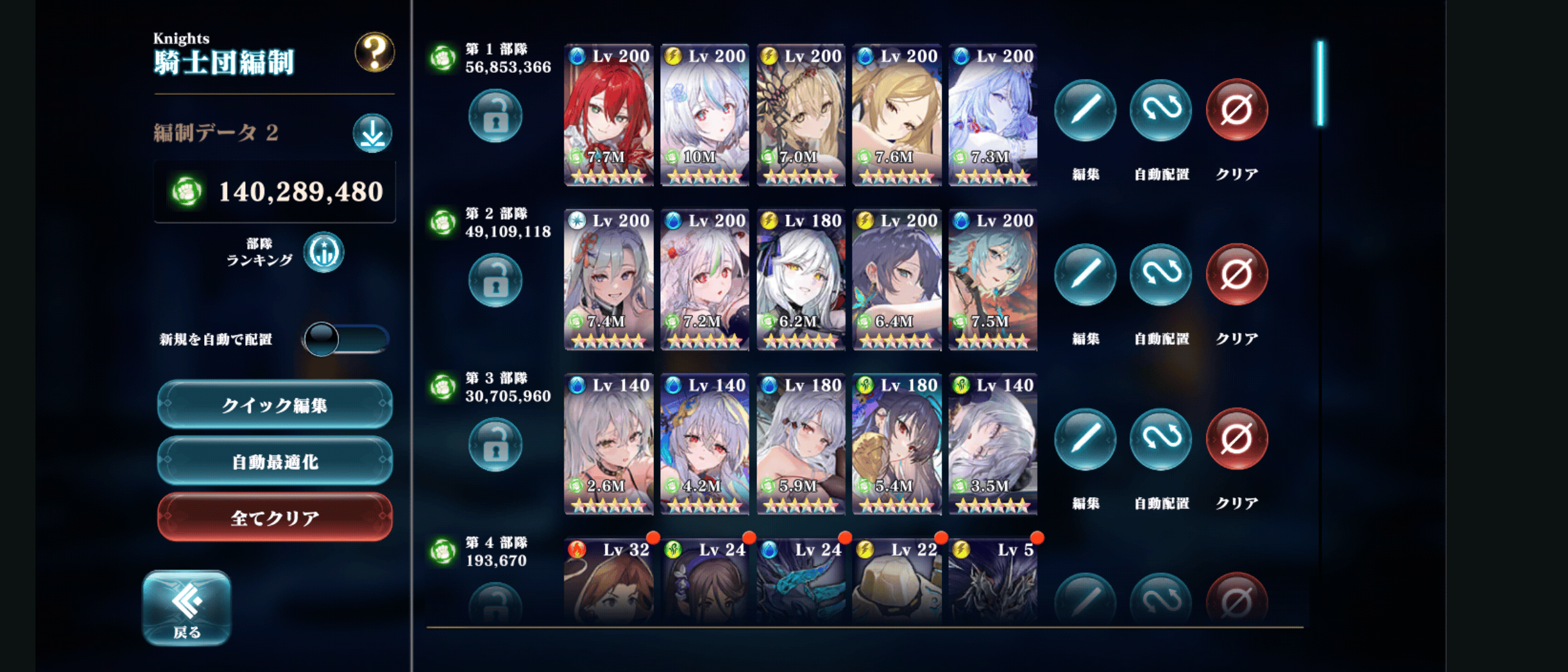Choose the 自動最適化 auto-optimize button
Image resolution: width=1568 pixels, height=672 pixels.
coord(275,462)
